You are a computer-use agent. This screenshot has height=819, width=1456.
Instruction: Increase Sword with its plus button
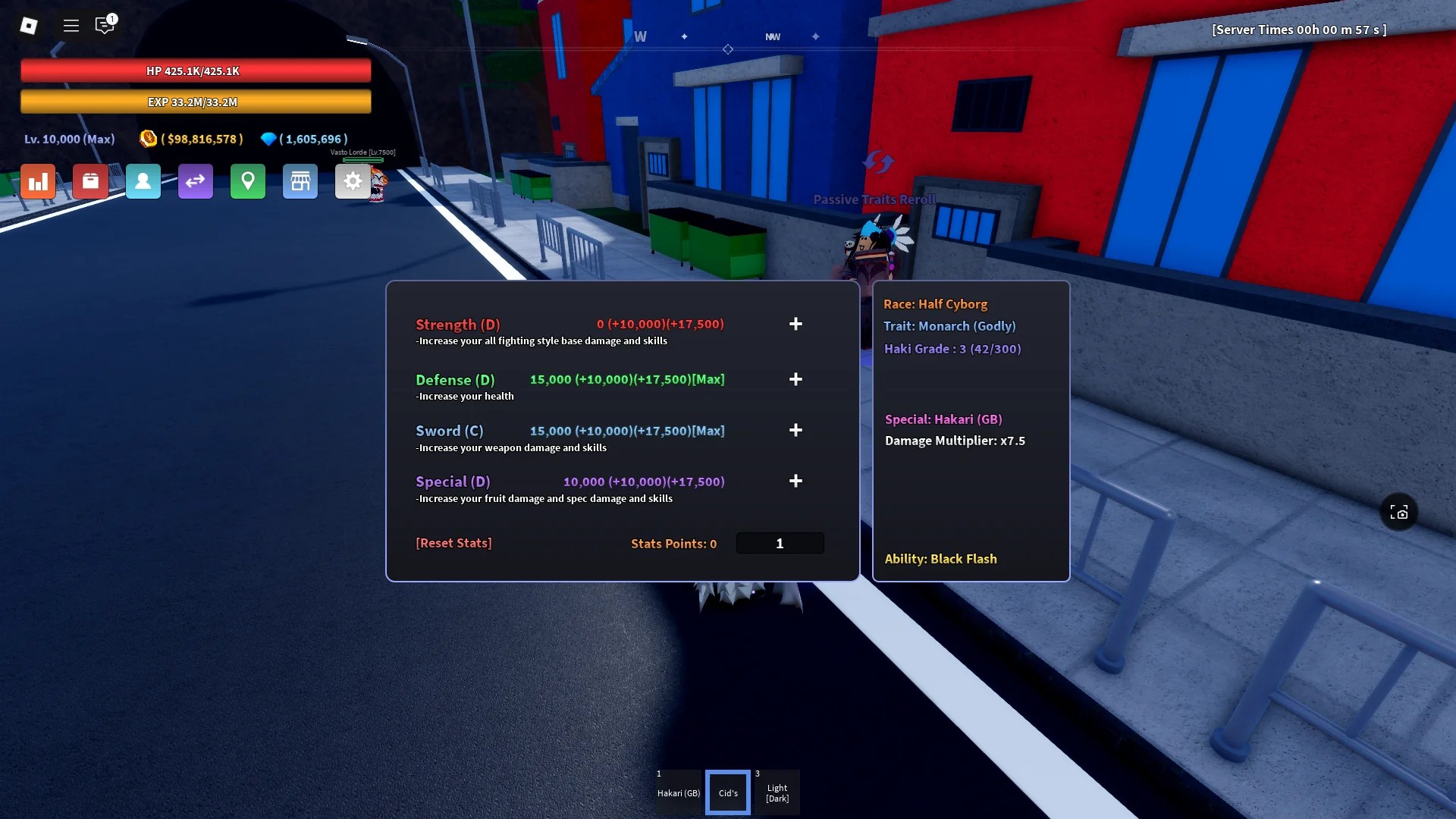tap(795, 430)
